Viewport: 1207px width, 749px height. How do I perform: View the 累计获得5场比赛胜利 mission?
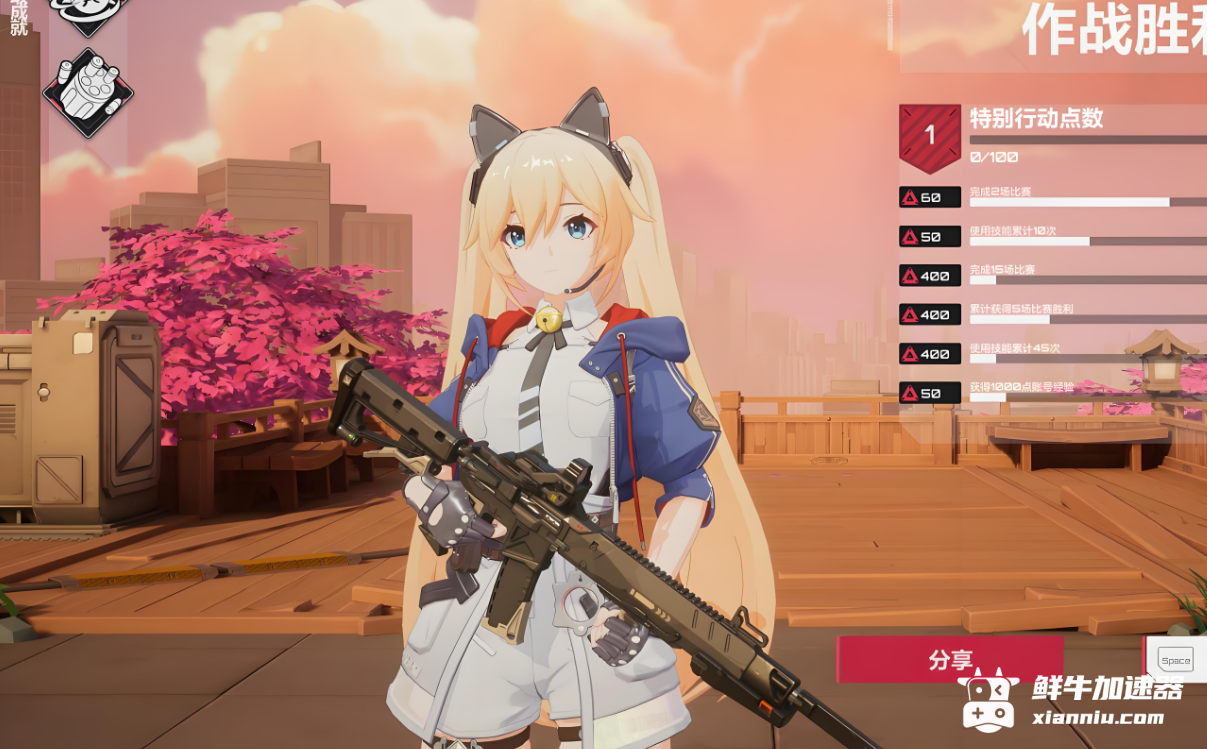coord(1050,314)
